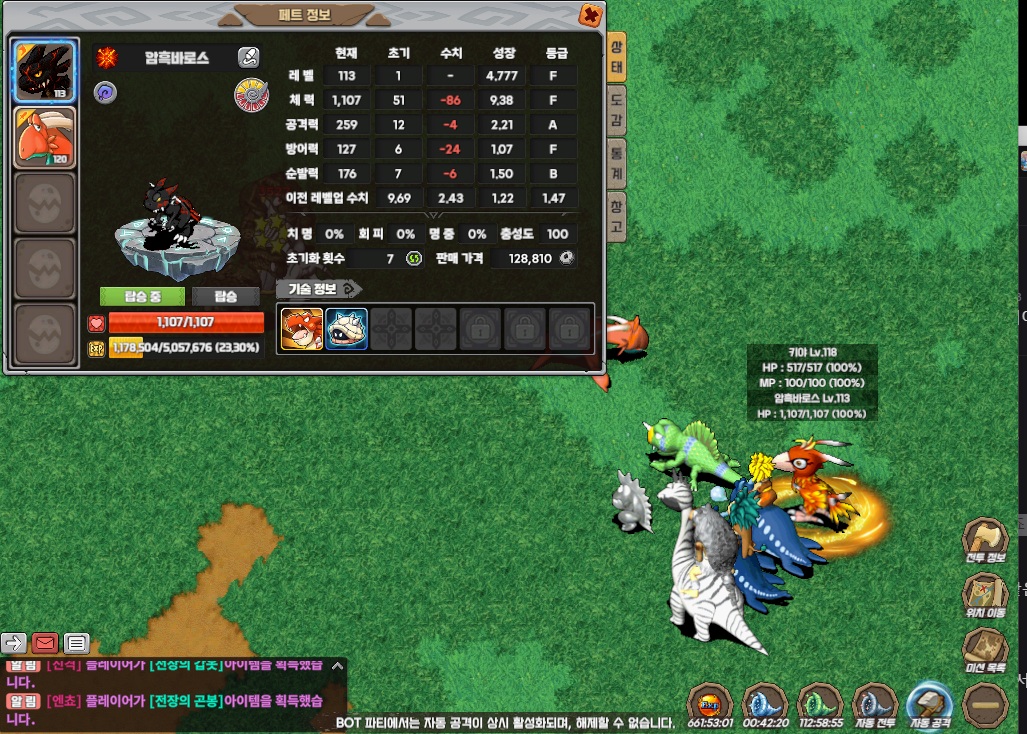Click the gray 탑승 button
Screen dimensions: 1027x734
226,297
